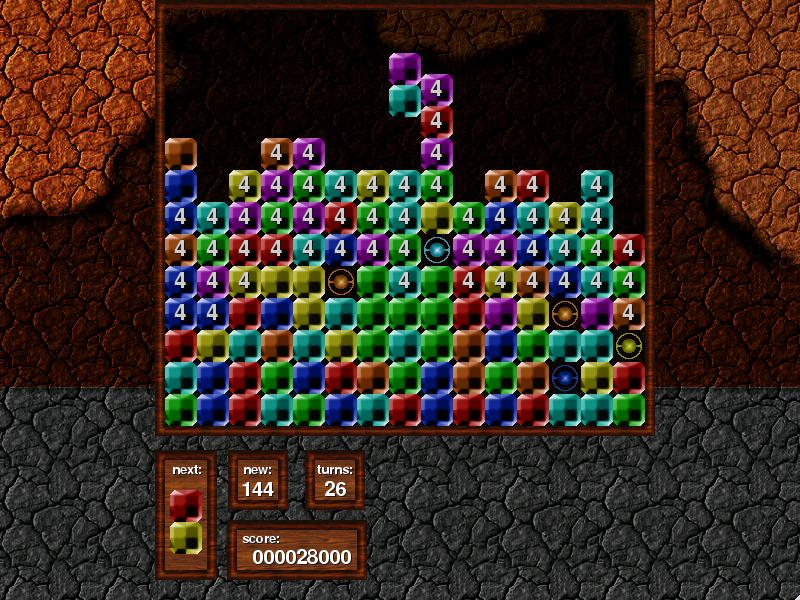The width and height of the screenshot is (800, 600).
Task: Click the blue orb tile
Action: coord(565,378)
